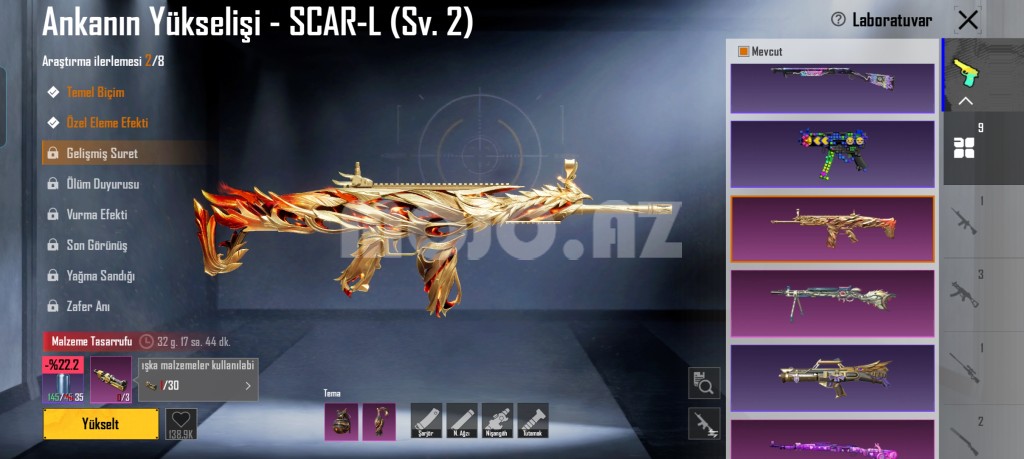The width and height of the screenshot is (1024, 459).
Task: Open the Vurma Efekti stage
Action: 96,214
